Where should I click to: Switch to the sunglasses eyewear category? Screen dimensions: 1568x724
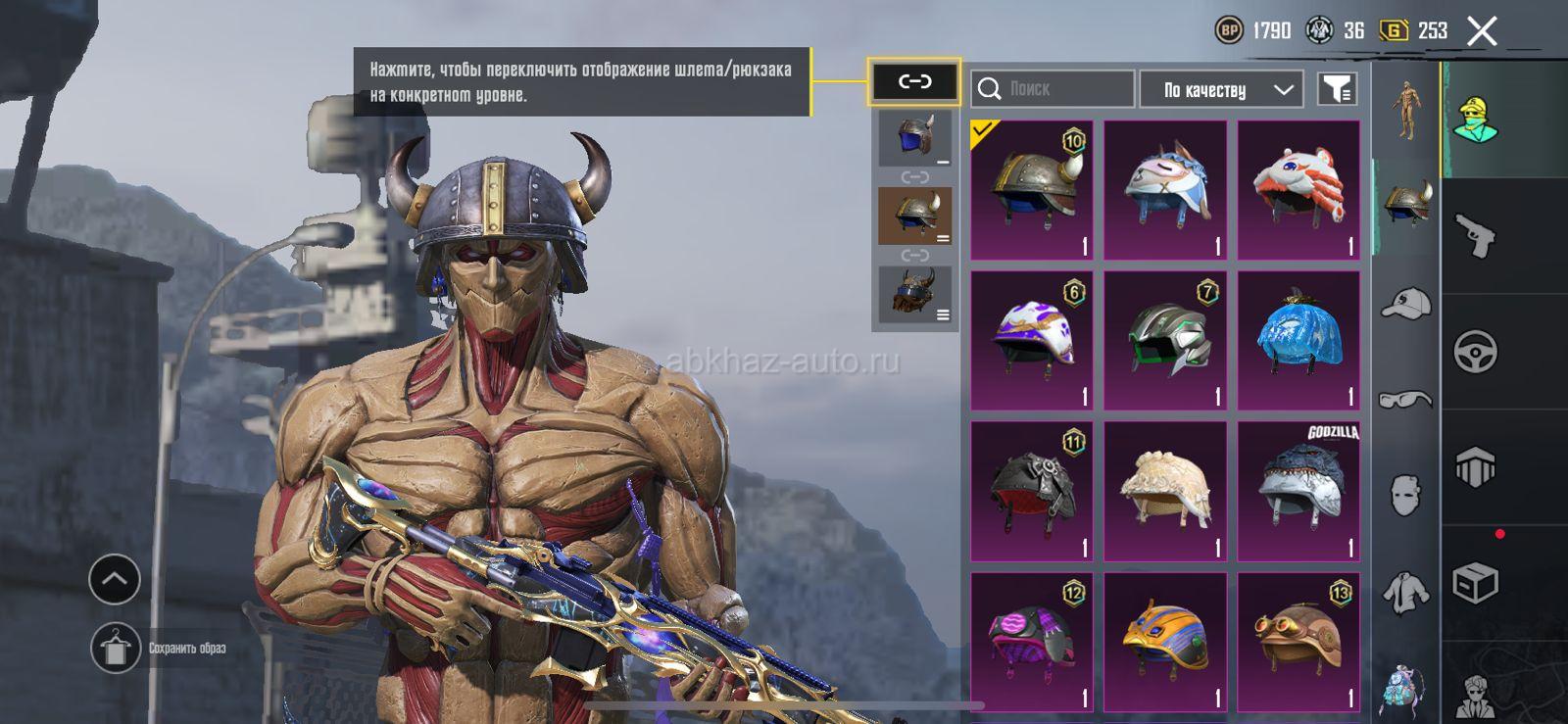tap(1406, 399)
